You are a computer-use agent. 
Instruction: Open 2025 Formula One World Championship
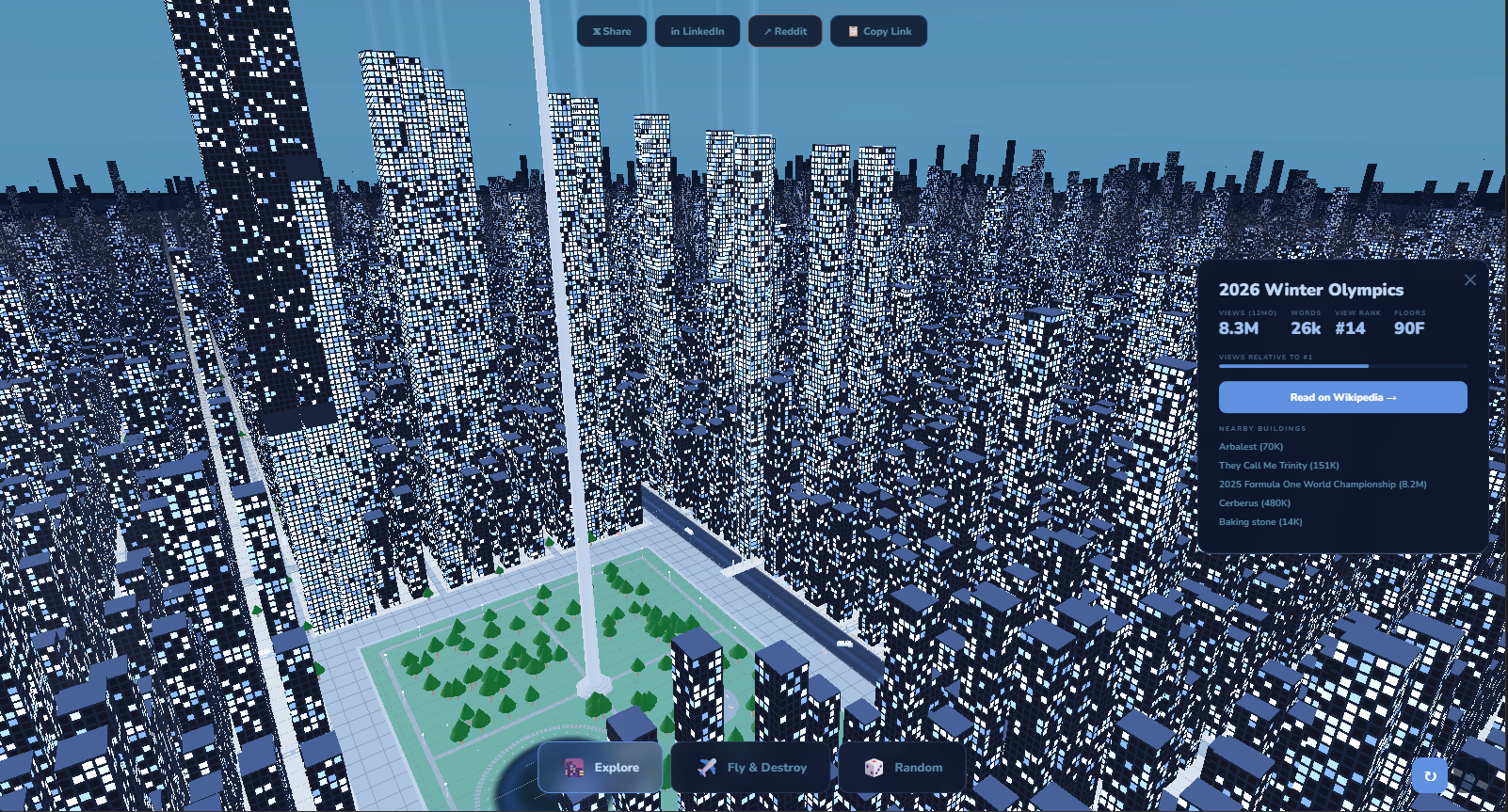1322,484
